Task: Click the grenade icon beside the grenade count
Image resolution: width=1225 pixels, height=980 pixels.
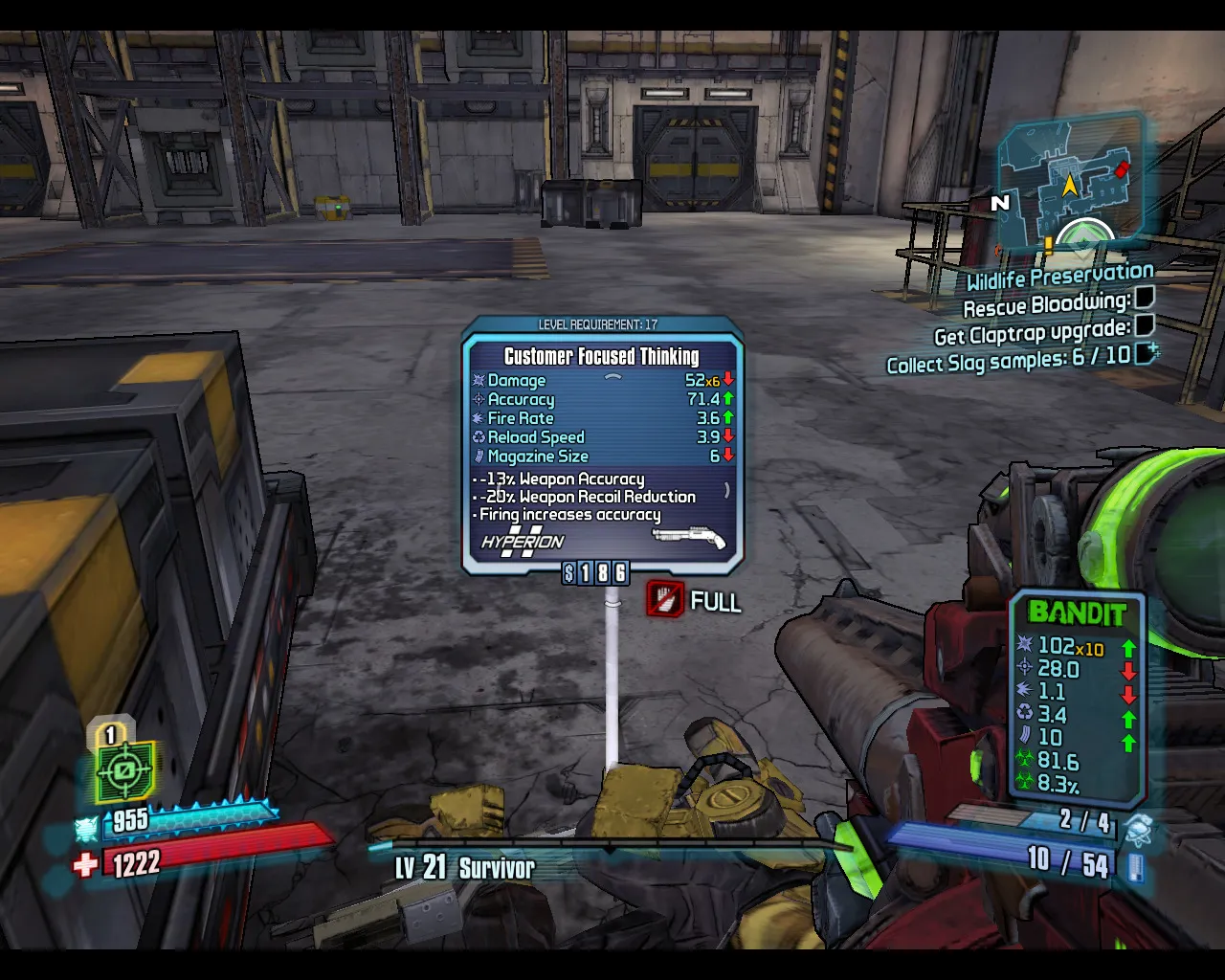Action: (x=1138, y=828)
